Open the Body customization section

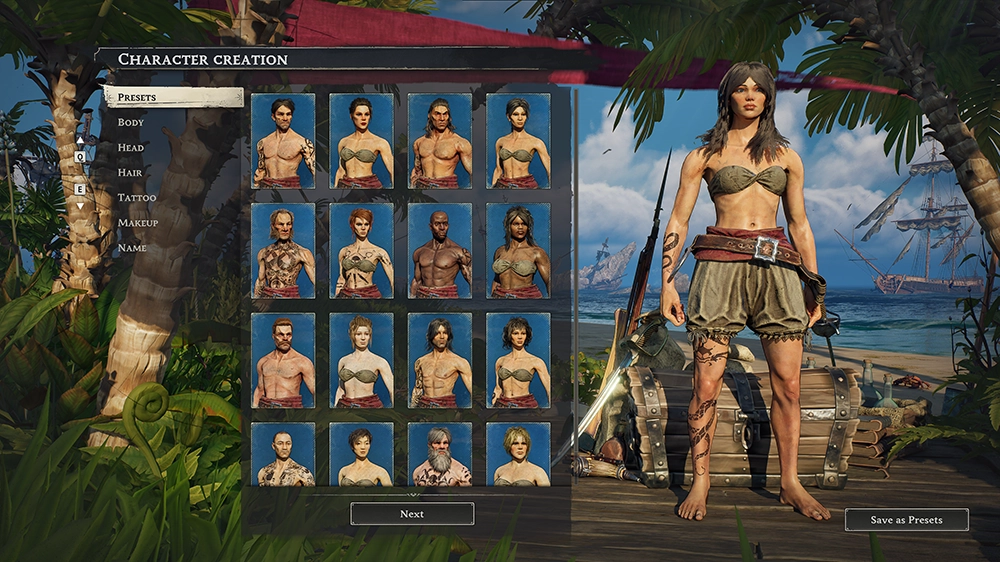coord(131,122)
